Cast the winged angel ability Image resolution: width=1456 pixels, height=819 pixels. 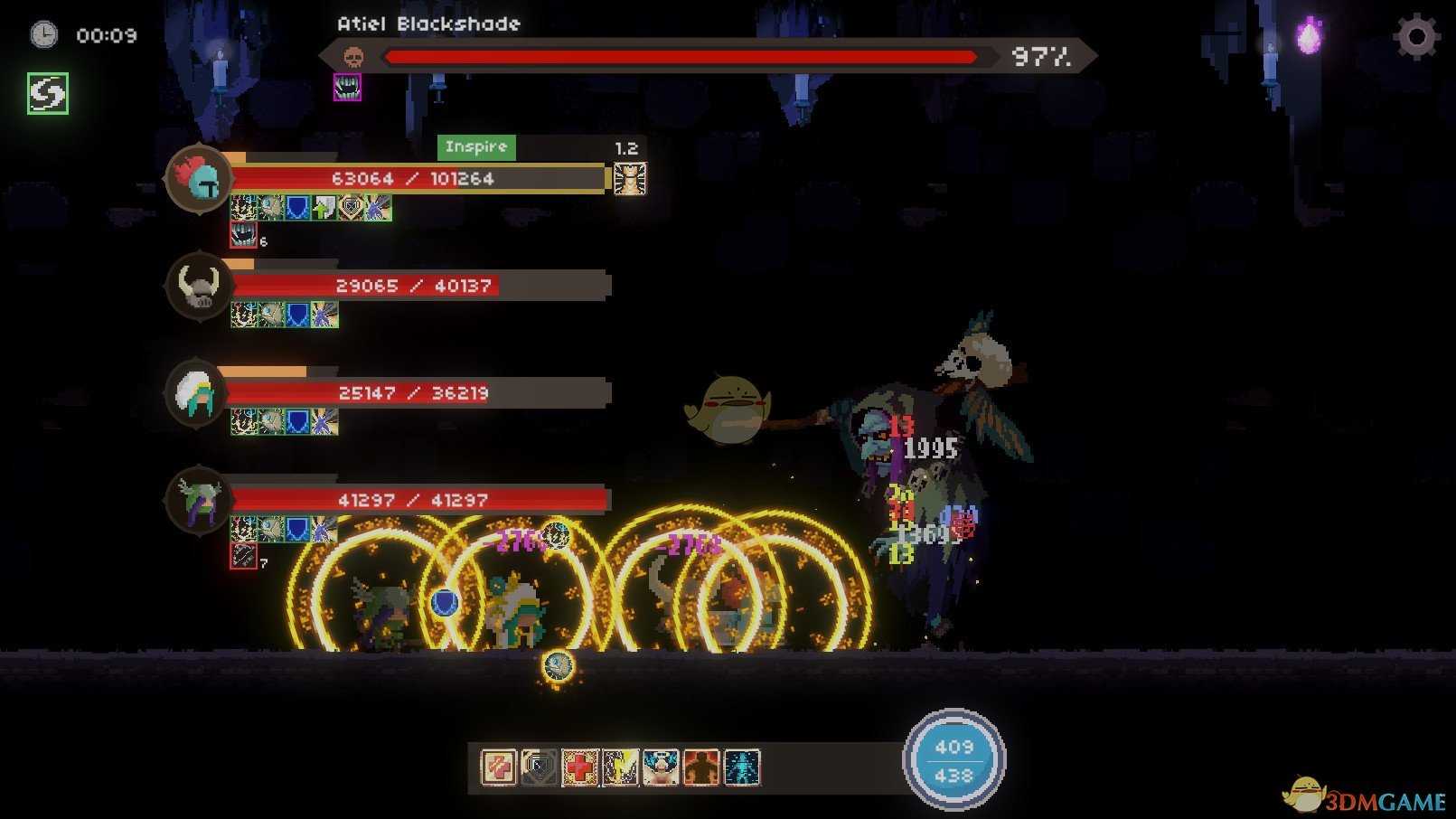661,767
